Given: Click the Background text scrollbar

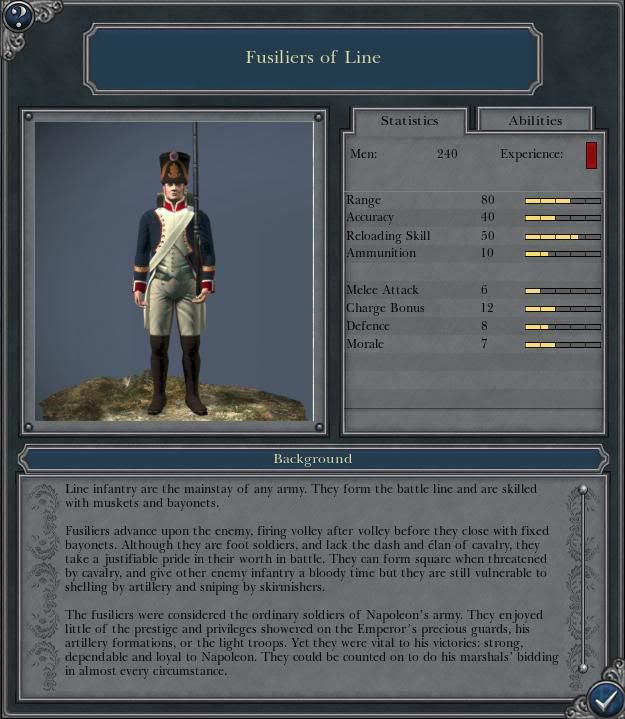Looking at the screenshot, I should [583, 578].
